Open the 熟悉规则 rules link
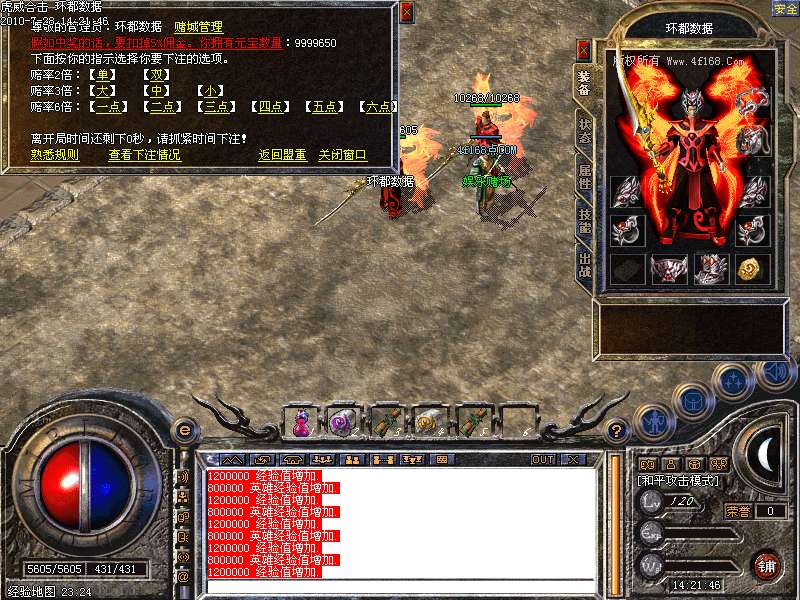The image size is (800, 600). 54,155
